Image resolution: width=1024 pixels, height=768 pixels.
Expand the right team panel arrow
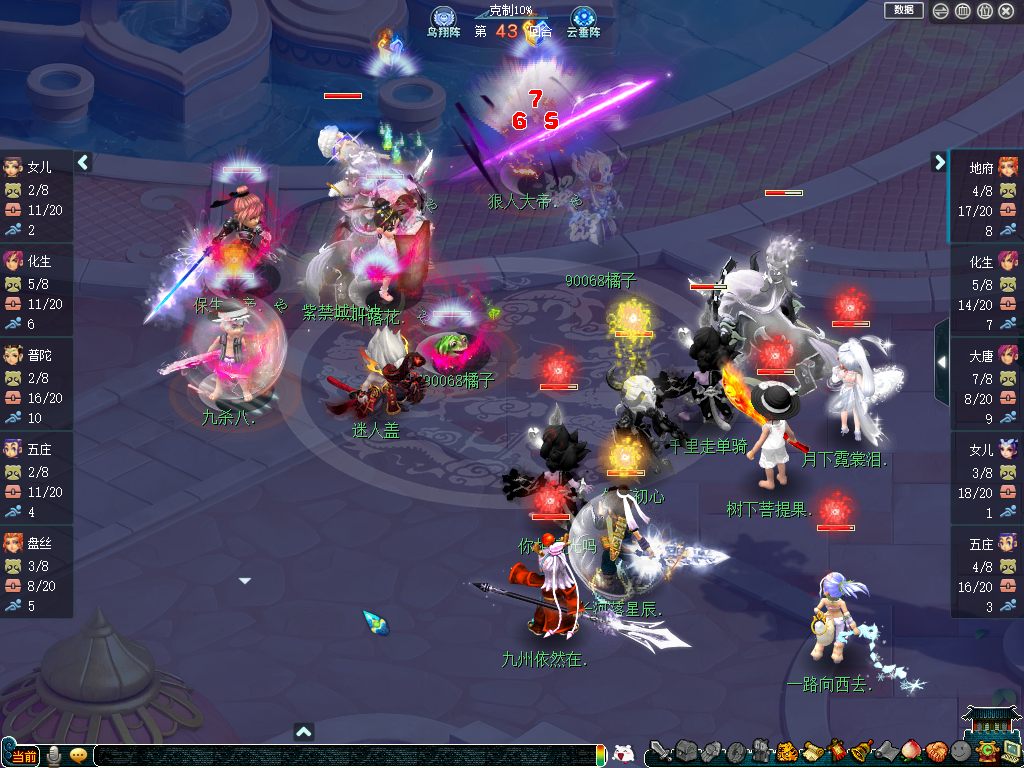tap(939, 162)
